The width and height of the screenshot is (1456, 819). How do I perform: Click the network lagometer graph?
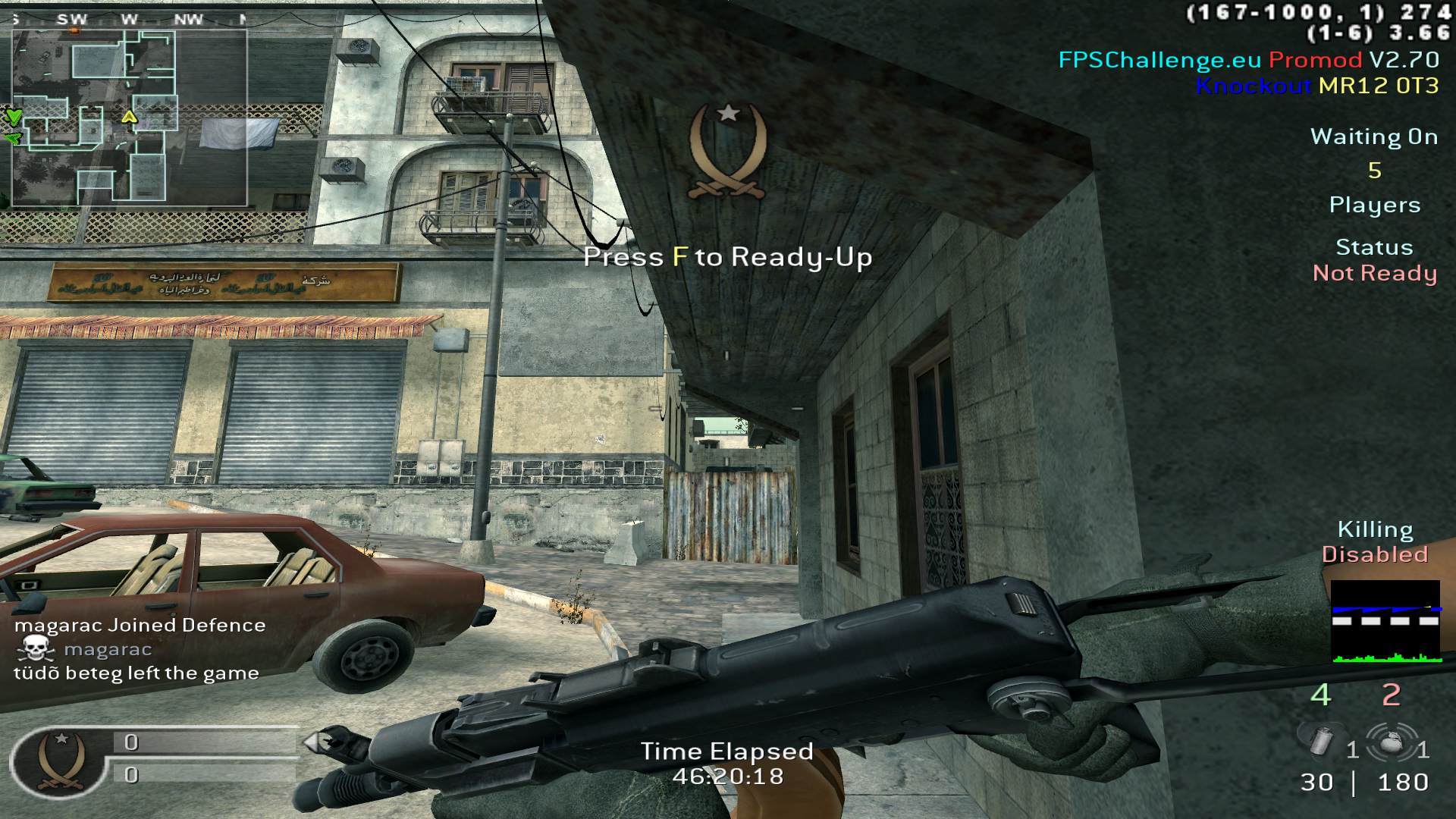1385,622
